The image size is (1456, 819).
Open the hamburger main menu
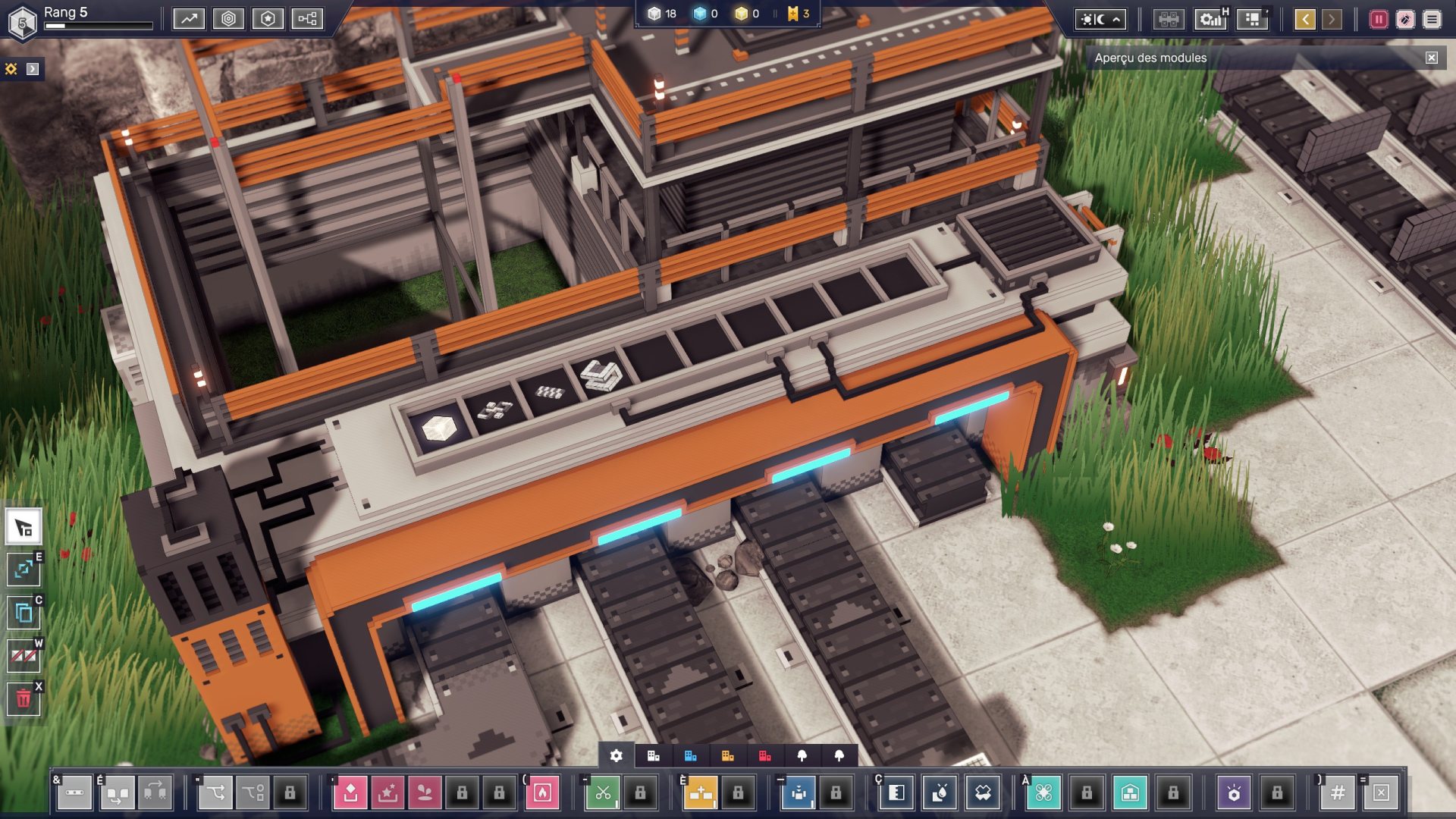click(x=1432, y=19)
